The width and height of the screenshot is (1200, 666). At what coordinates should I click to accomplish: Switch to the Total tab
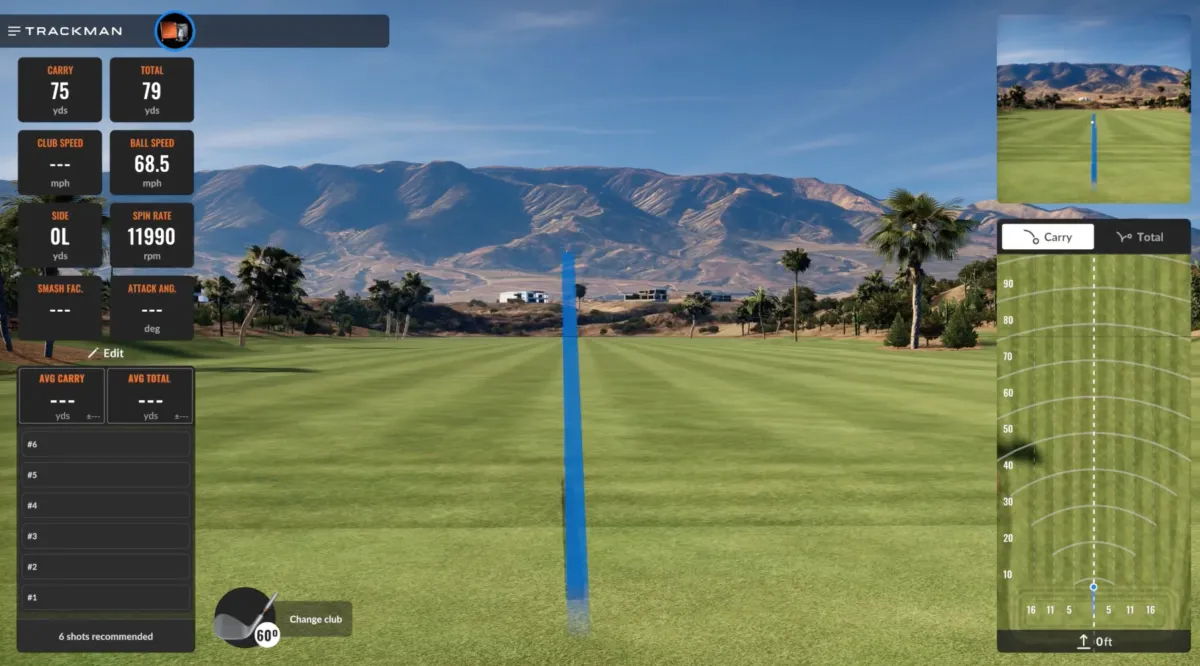(x=1140, y=237)
